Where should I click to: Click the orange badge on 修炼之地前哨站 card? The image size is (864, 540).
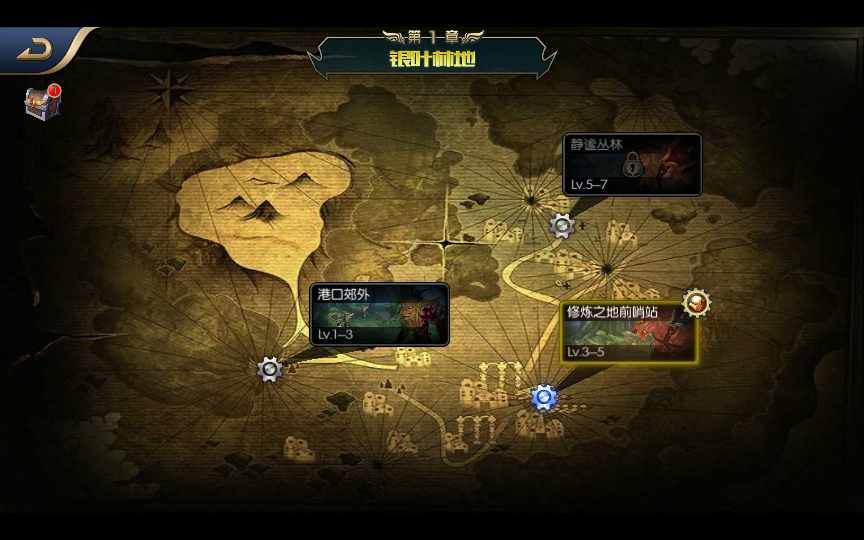696,302
